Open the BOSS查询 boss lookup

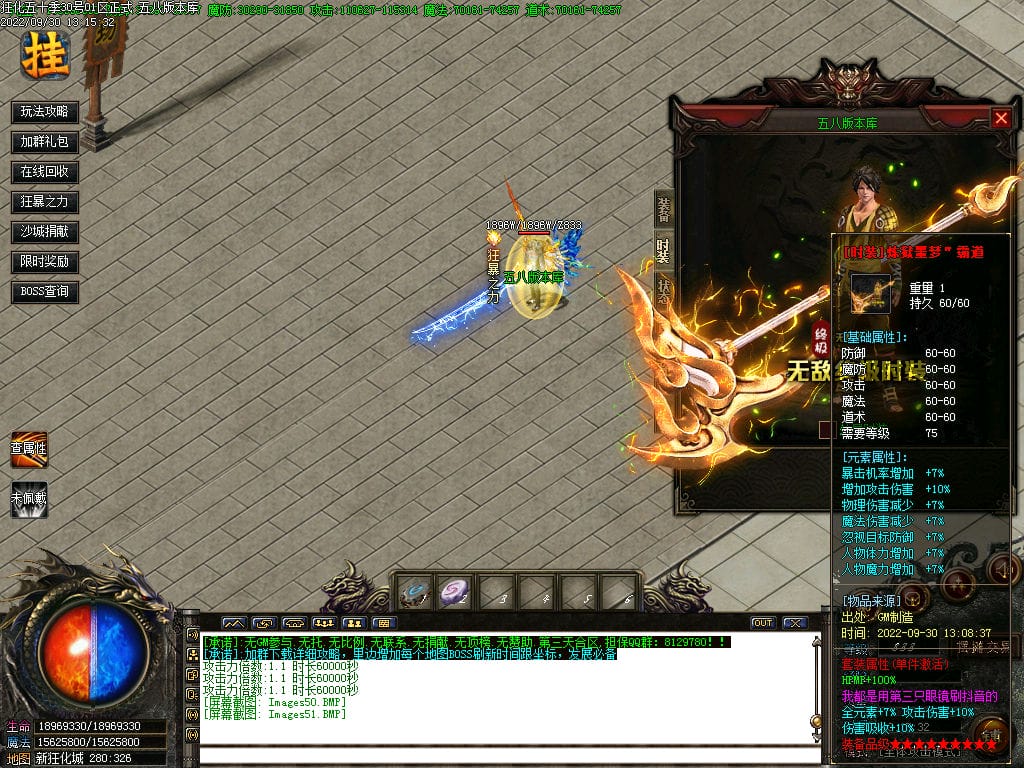tap(45, 292)
